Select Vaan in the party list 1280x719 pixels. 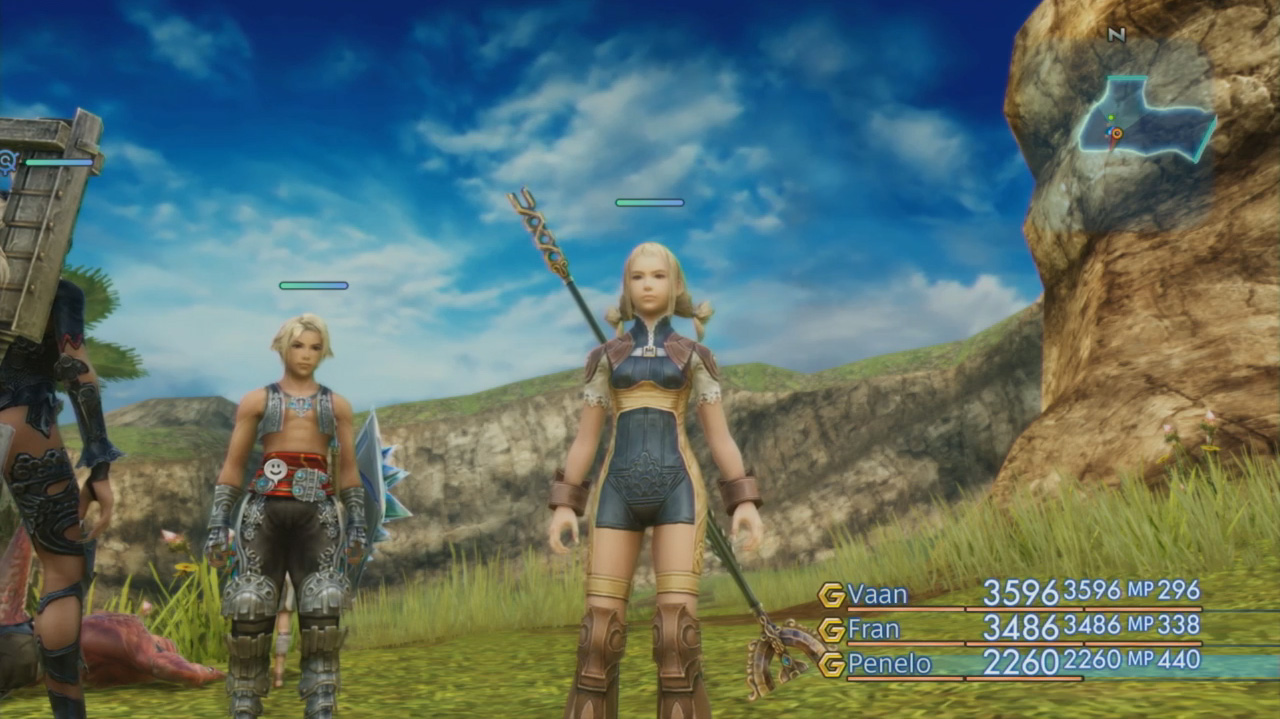coord(877,595)
